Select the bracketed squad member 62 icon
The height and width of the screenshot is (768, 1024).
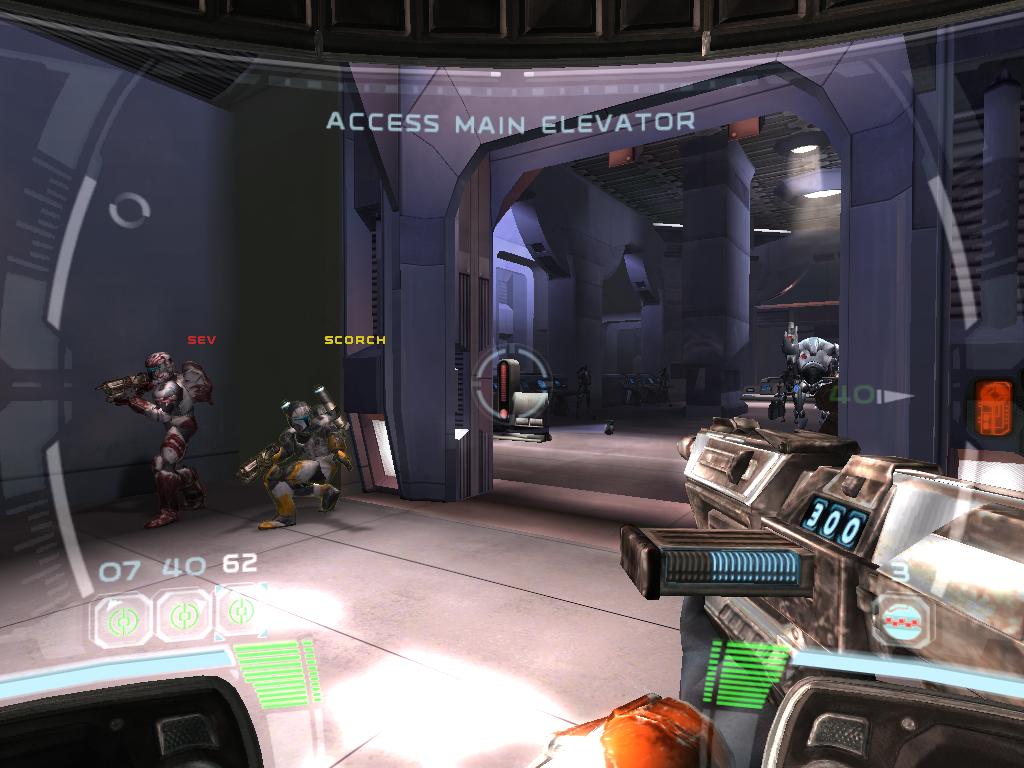coord(240,612)
